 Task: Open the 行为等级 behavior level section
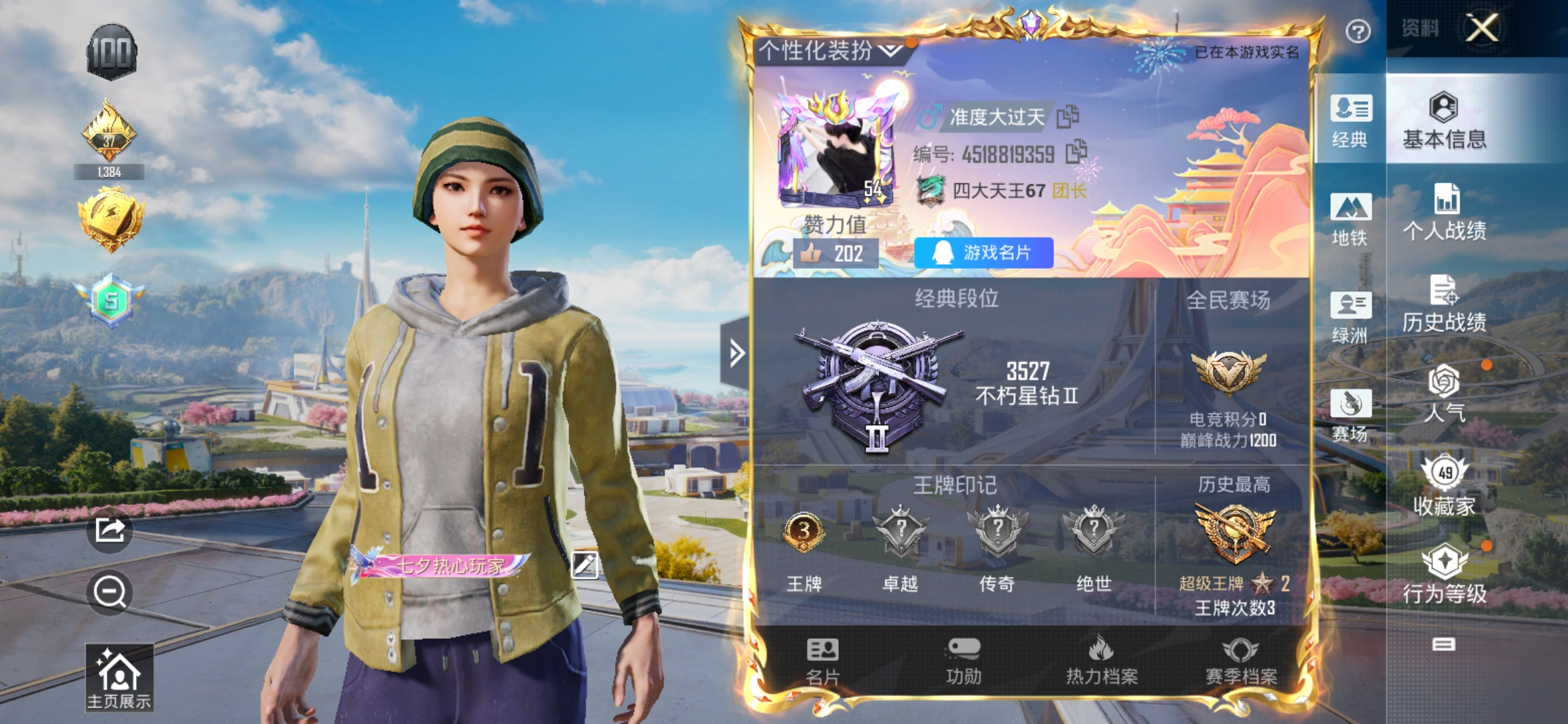[1444, 576]
